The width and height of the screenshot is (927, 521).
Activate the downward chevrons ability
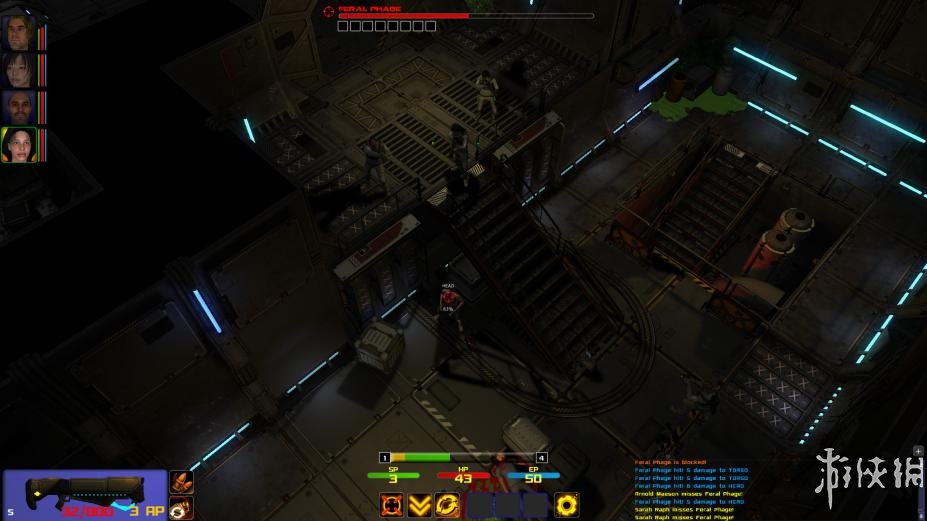420,505
